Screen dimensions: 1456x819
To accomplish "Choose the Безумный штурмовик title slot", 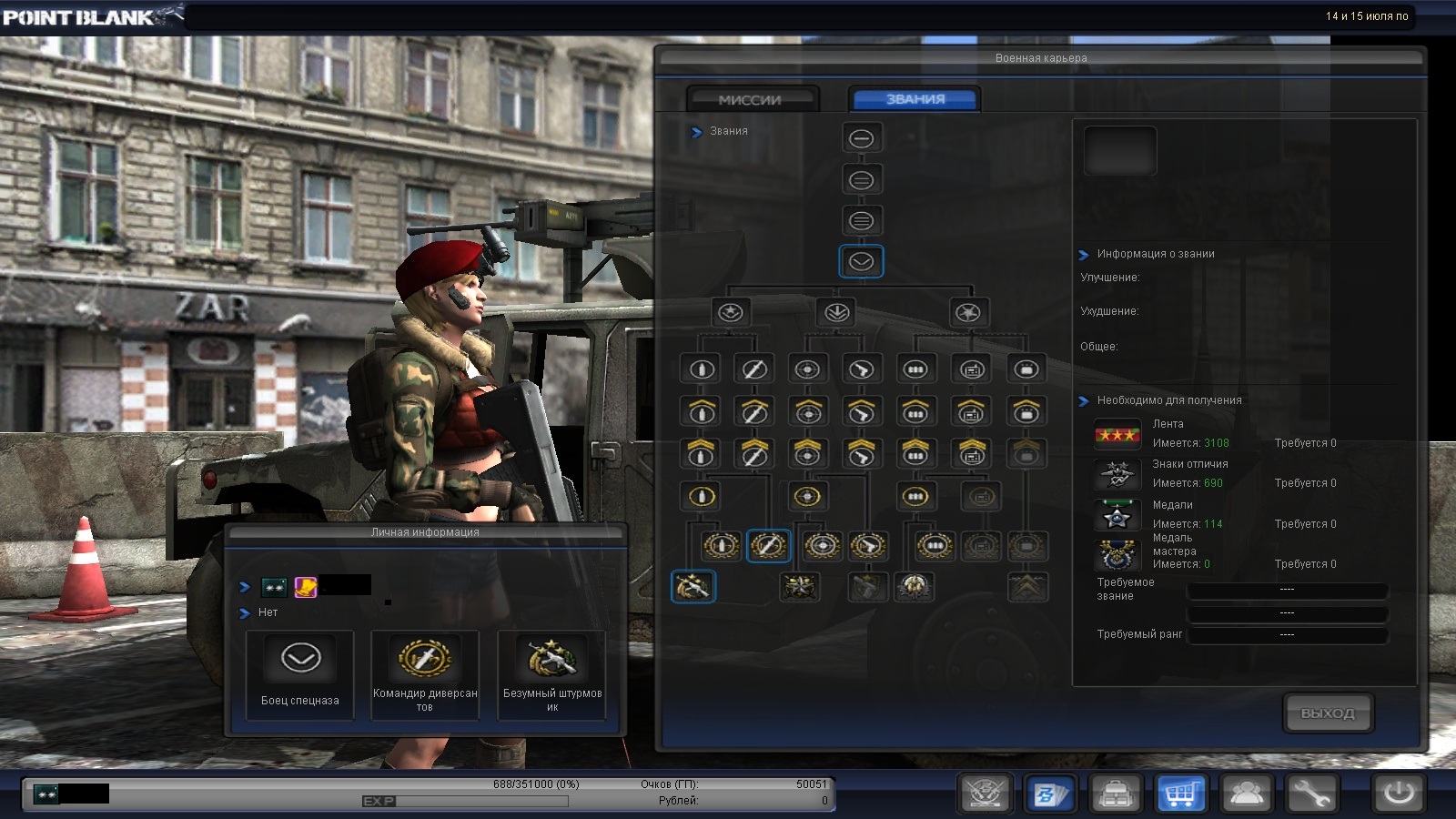I will [551, 674].
